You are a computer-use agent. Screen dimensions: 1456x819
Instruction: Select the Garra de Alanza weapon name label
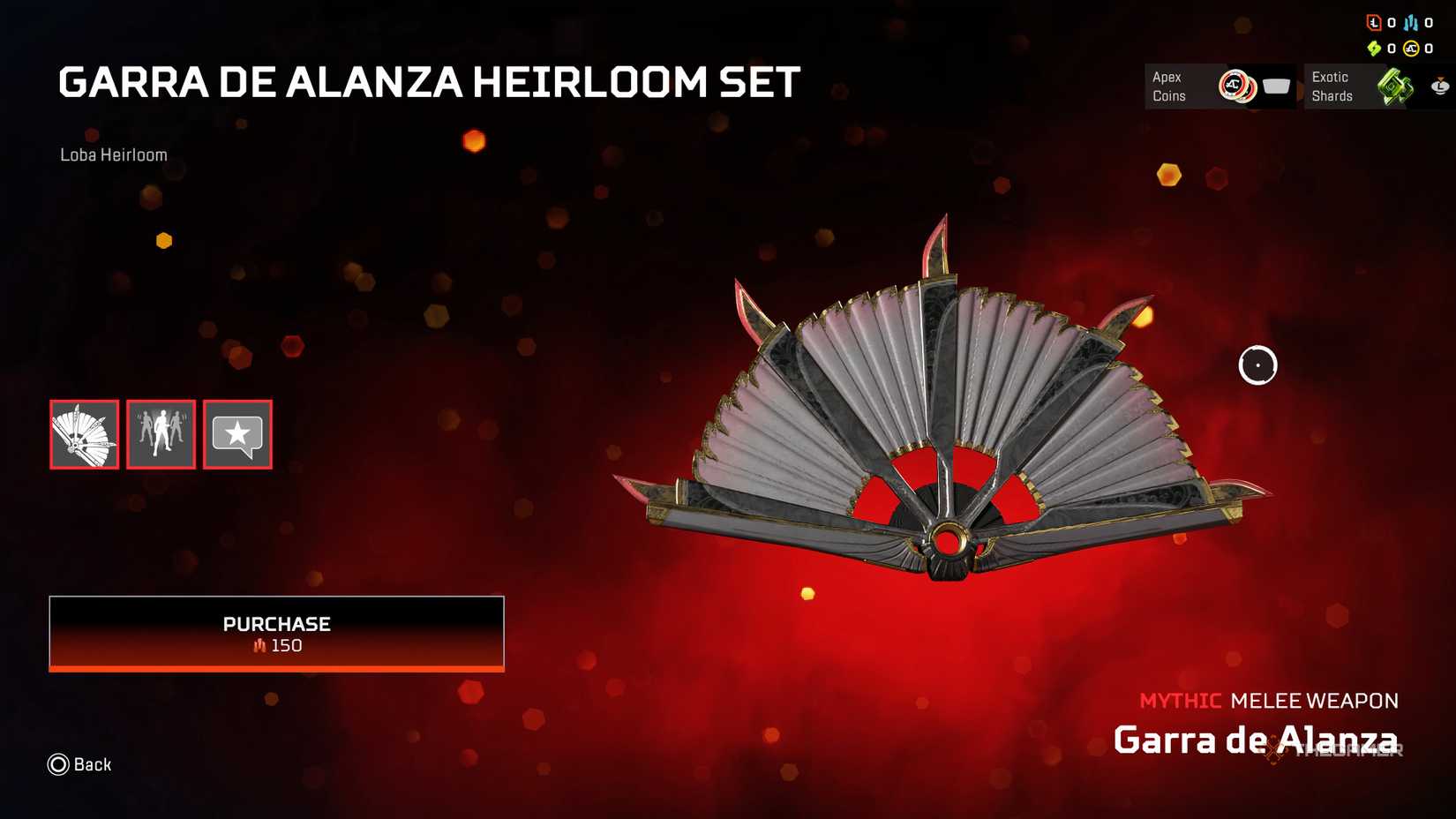1258,741
